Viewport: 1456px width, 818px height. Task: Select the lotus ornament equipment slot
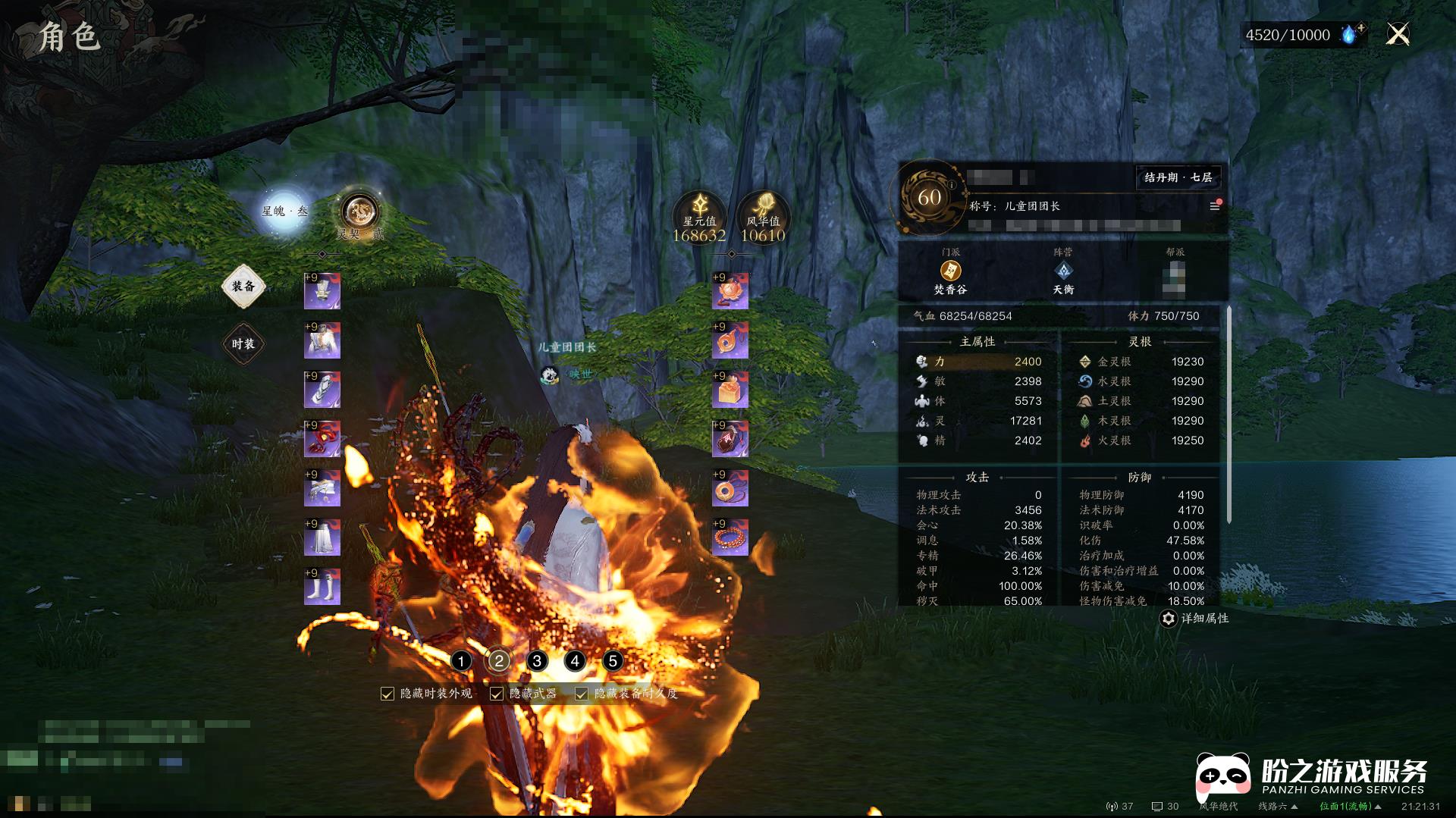(730, 292)
